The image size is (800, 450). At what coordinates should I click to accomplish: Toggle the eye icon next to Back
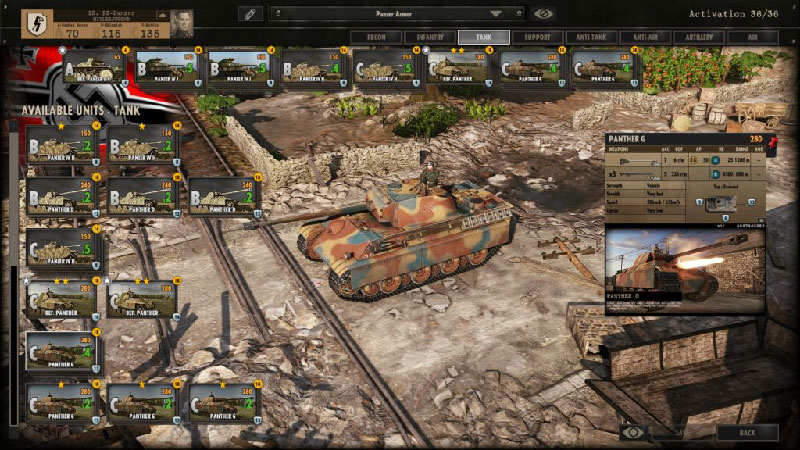tap(632, 432)
